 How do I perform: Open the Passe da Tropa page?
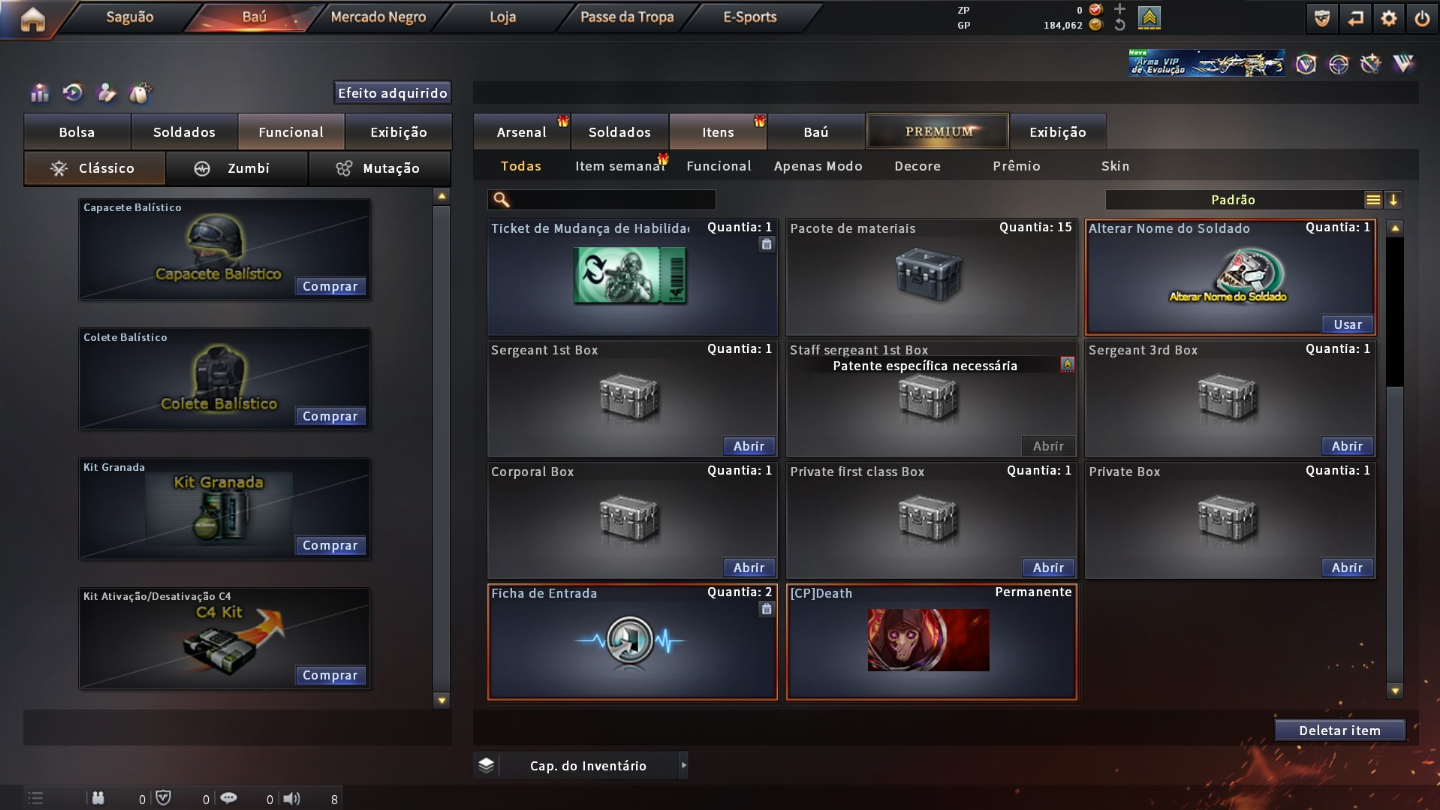(x=627, y=17)
